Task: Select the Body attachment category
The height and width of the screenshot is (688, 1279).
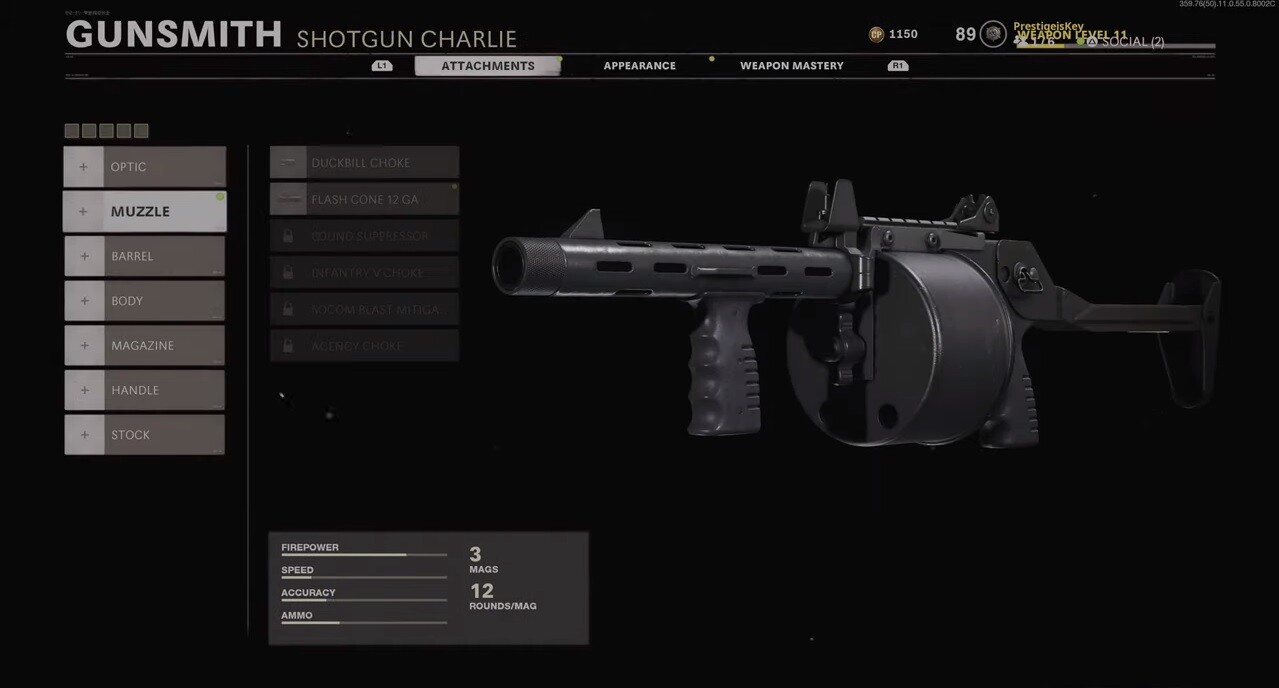Action: tap(145, 301)
